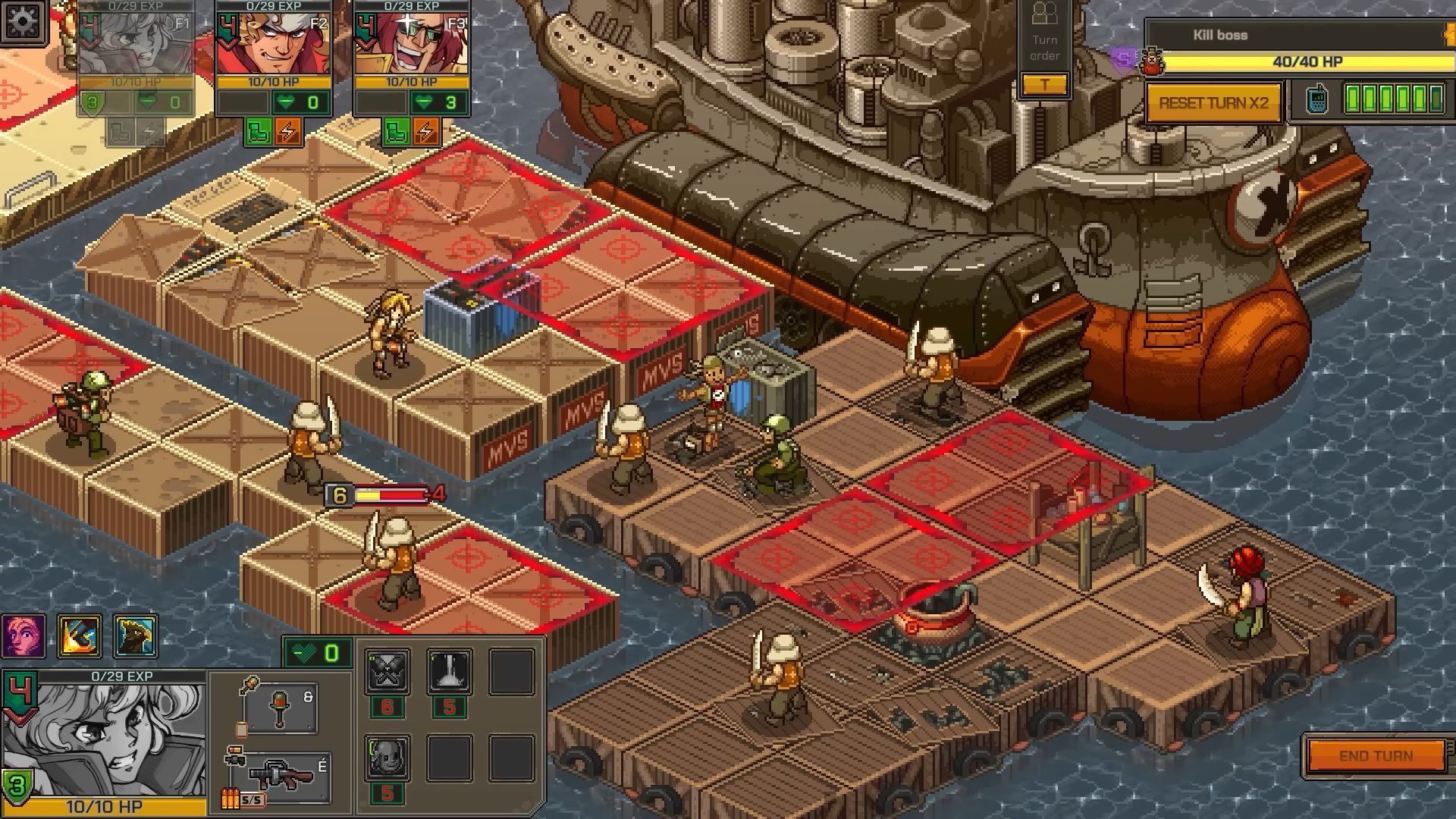Click the Reset Turn X2 button
The height and width of the screenshot is (819, 1456).
pyautogui.click(x=1213, y=103)
